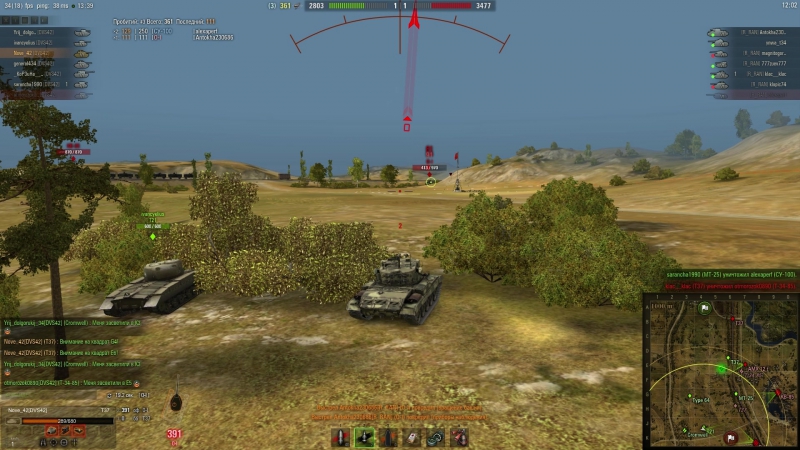The height and width of the screenshot is (450, 800).
Task: Open the minimap
Action: pyautogui.click(x=720, y=371)
